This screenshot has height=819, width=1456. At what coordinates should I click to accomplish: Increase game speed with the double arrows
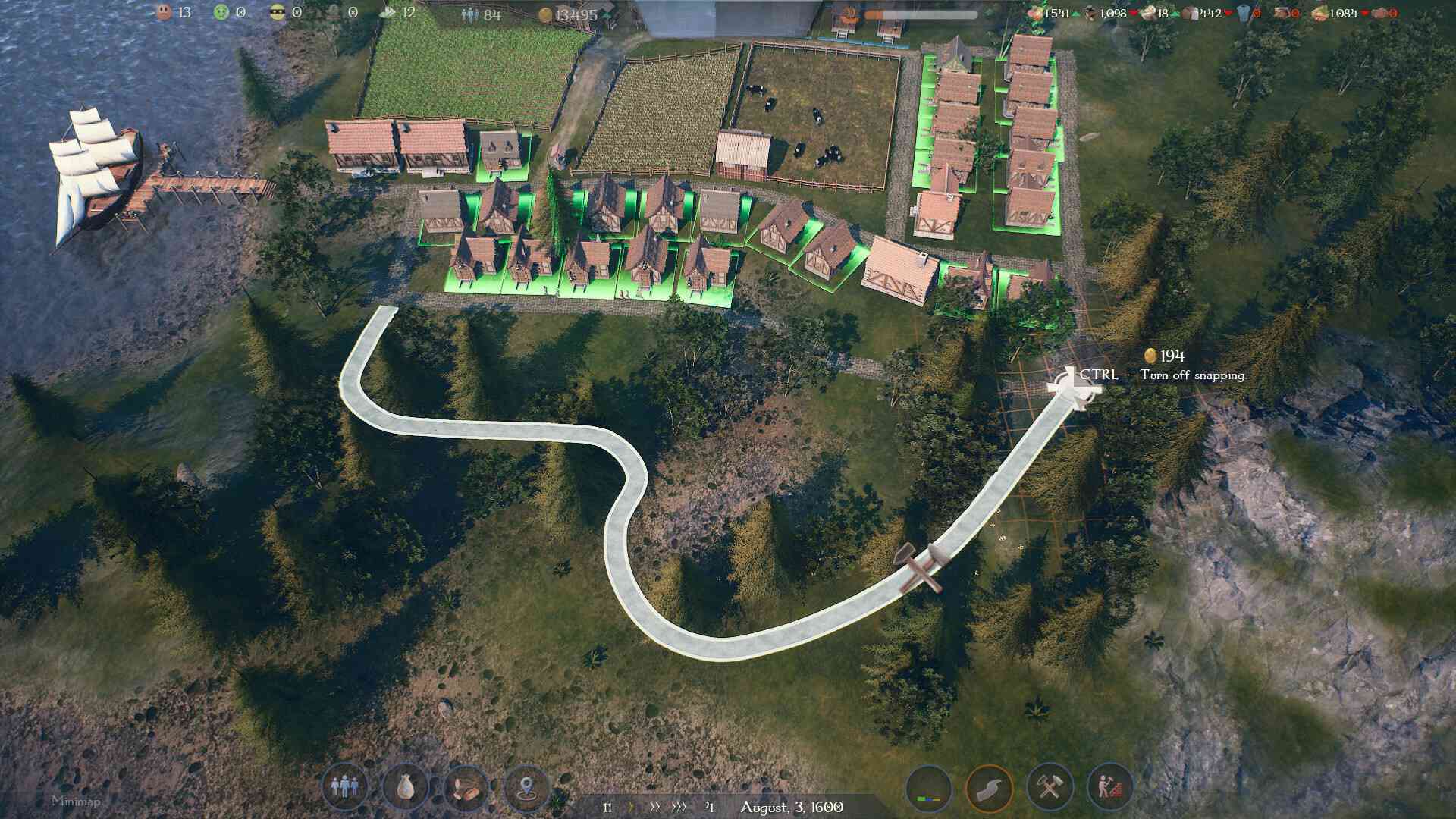[655, 808]
